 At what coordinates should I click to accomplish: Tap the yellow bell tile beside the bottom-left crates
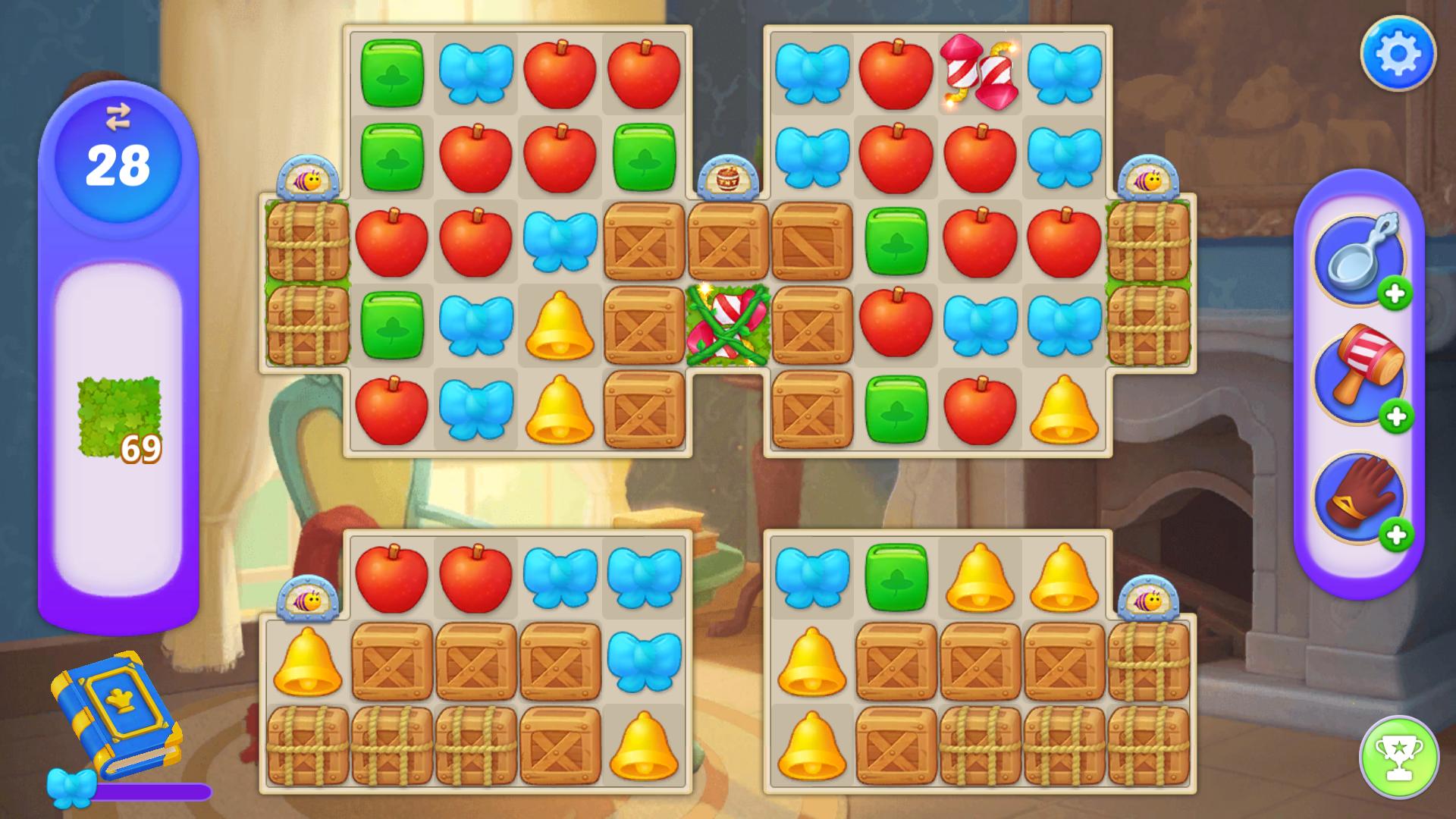[x=306, y=662]
